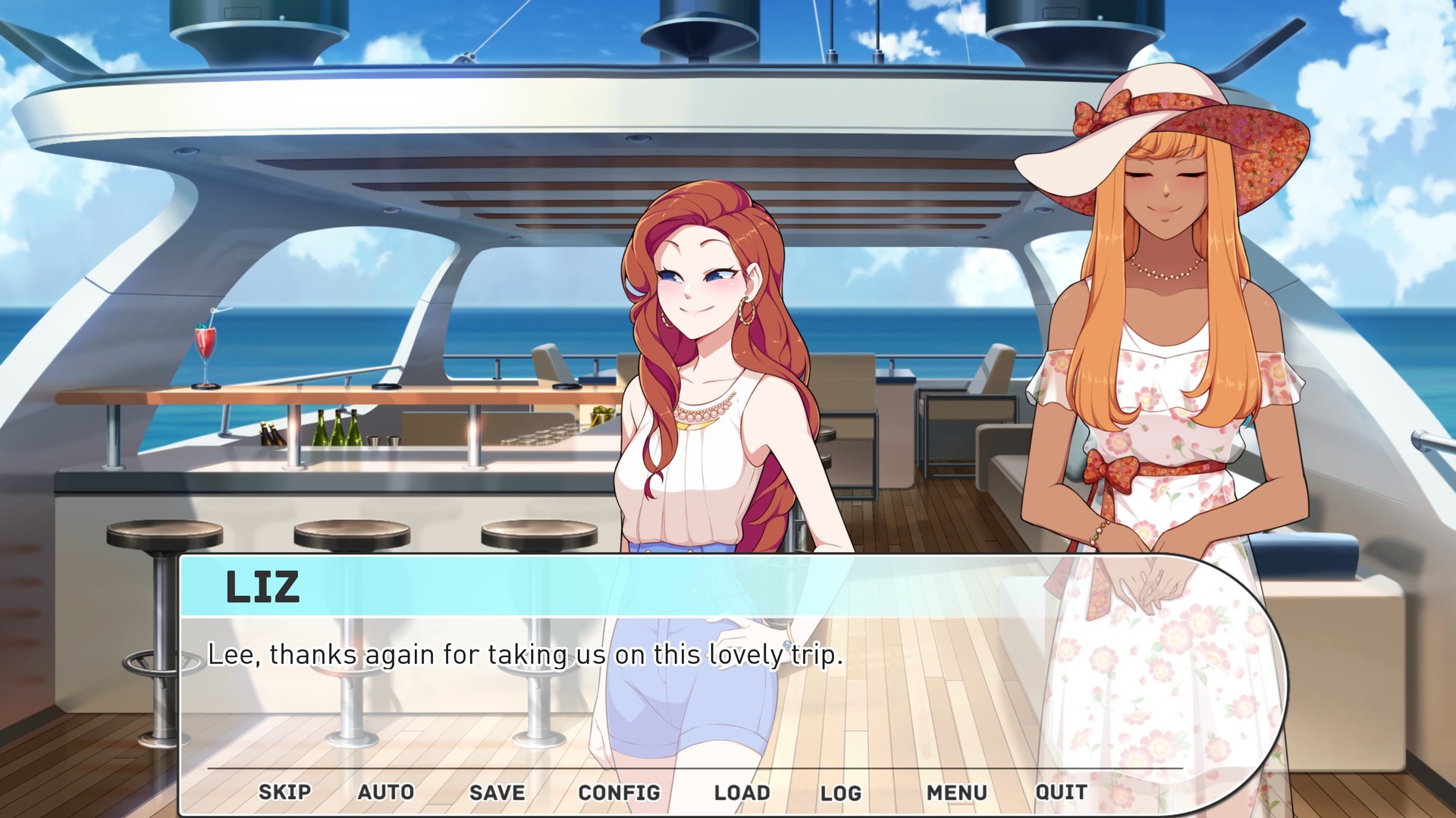Screen dimensions: 1456x818
Task: Open the CONFIG settings menu
Action: point(619,791)
